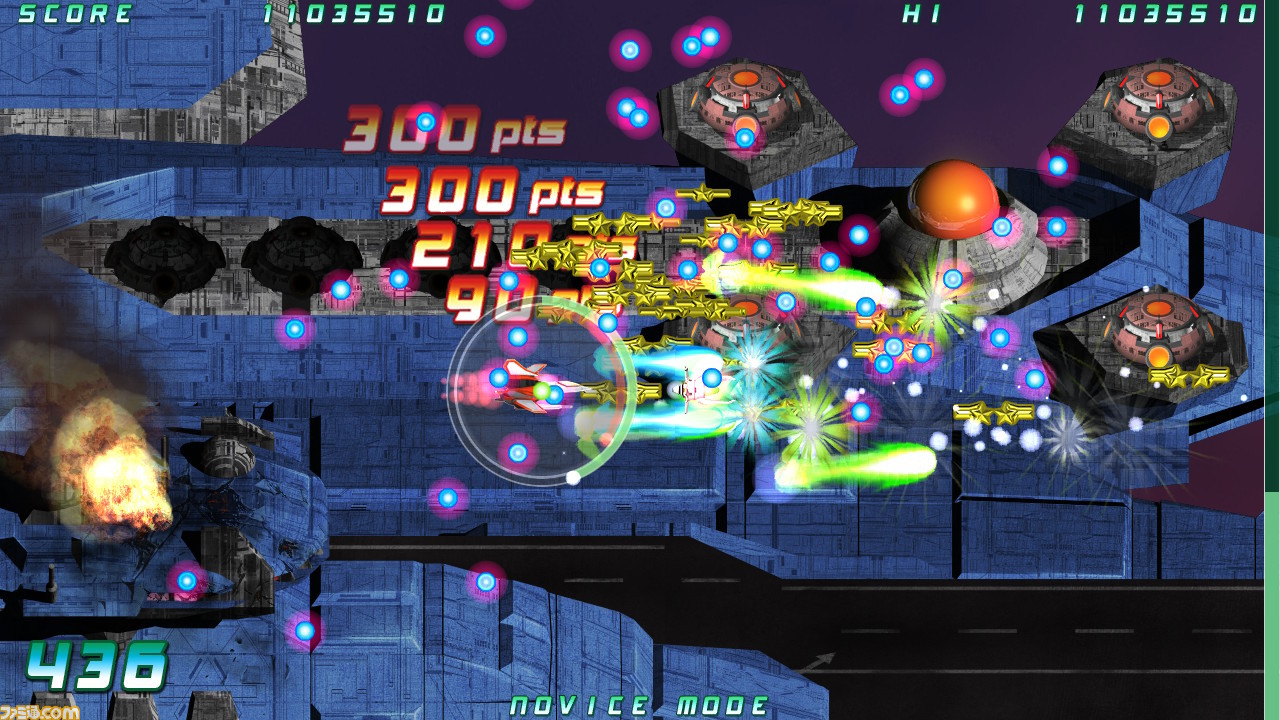Click the NOVICE MODE banner text
The image size is (1280, 720).
coord(640,705)
